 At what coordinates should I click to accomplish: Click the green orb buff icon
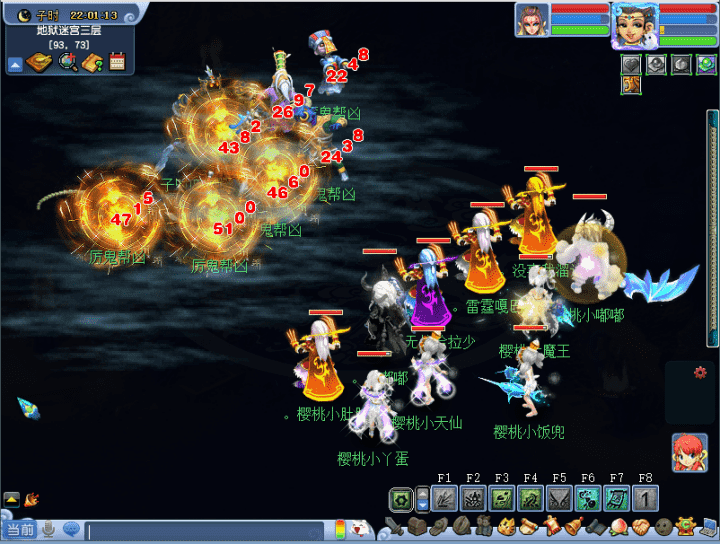pyautogui.click(x=706, y=64)
